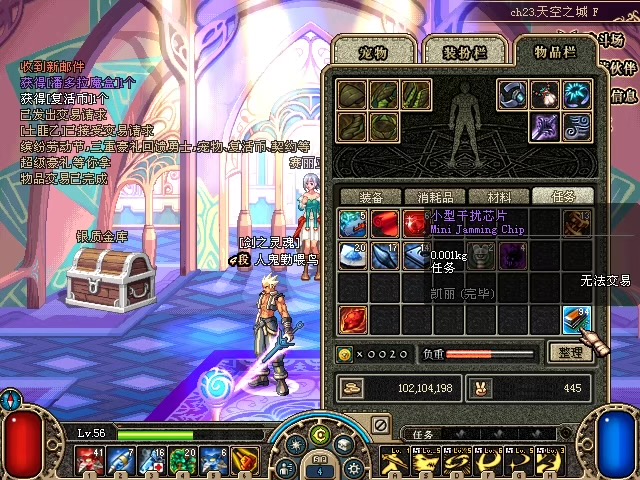Select the 物品栏 inventory tab
Viewport: 640px width, 480px height.
[x=554, y=50]
